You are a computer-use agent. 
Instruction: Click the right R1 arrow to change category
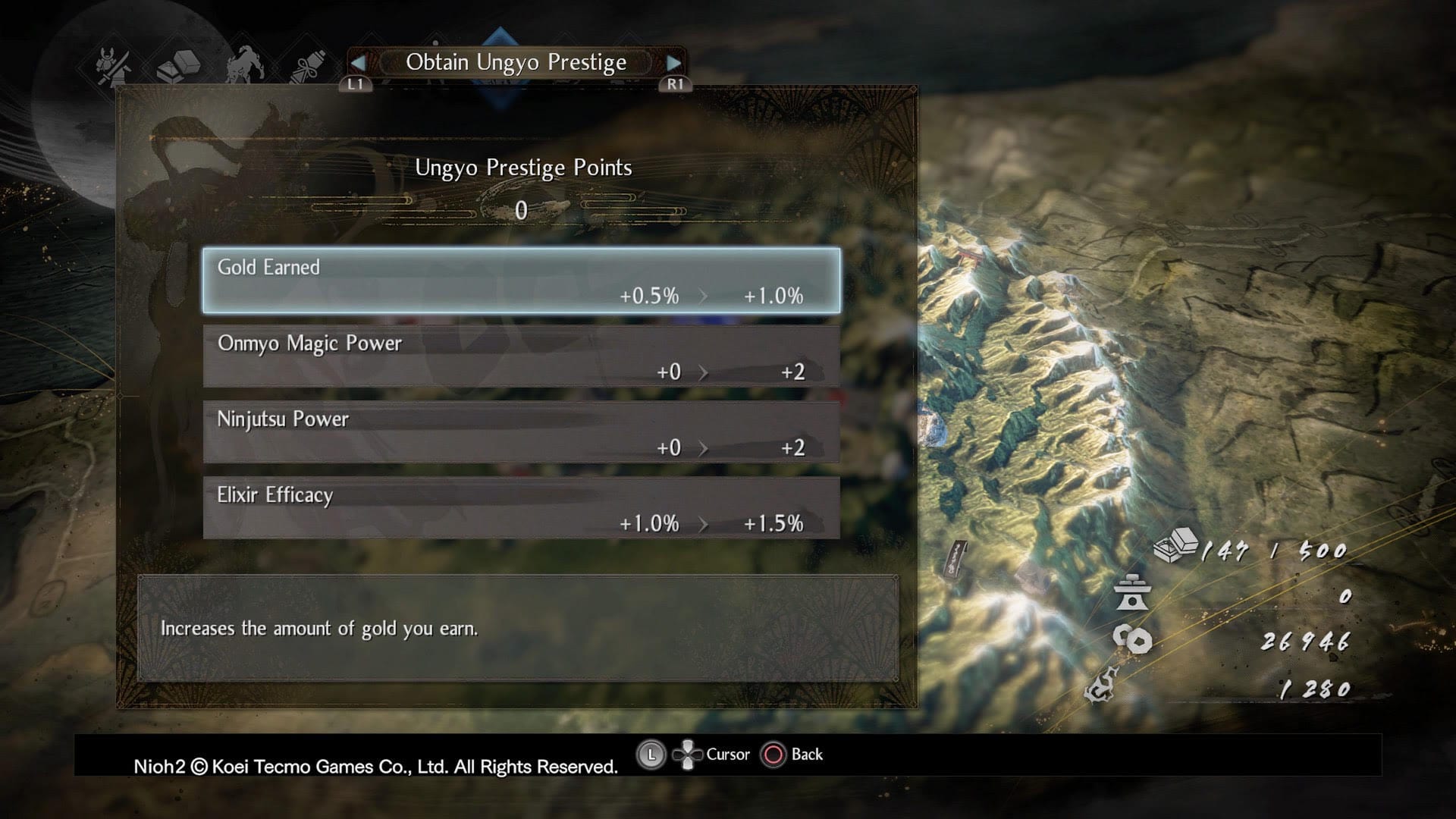[674, 62]
